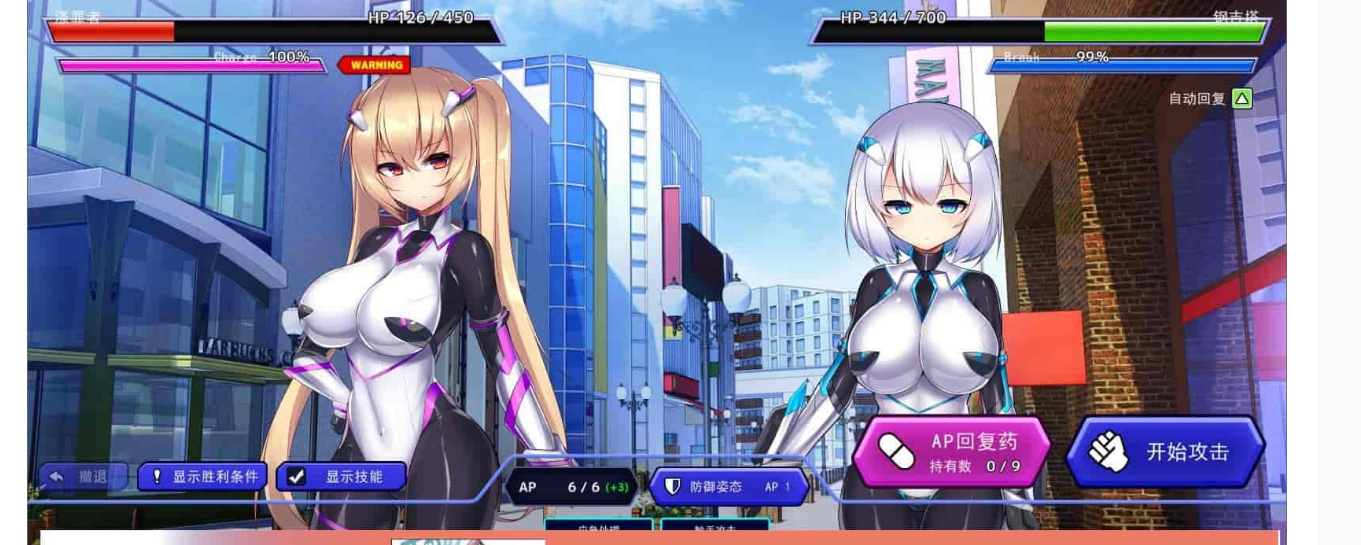
Task: Show victory conditions via 显示胜利条件
Action: [x=203, y=477]
